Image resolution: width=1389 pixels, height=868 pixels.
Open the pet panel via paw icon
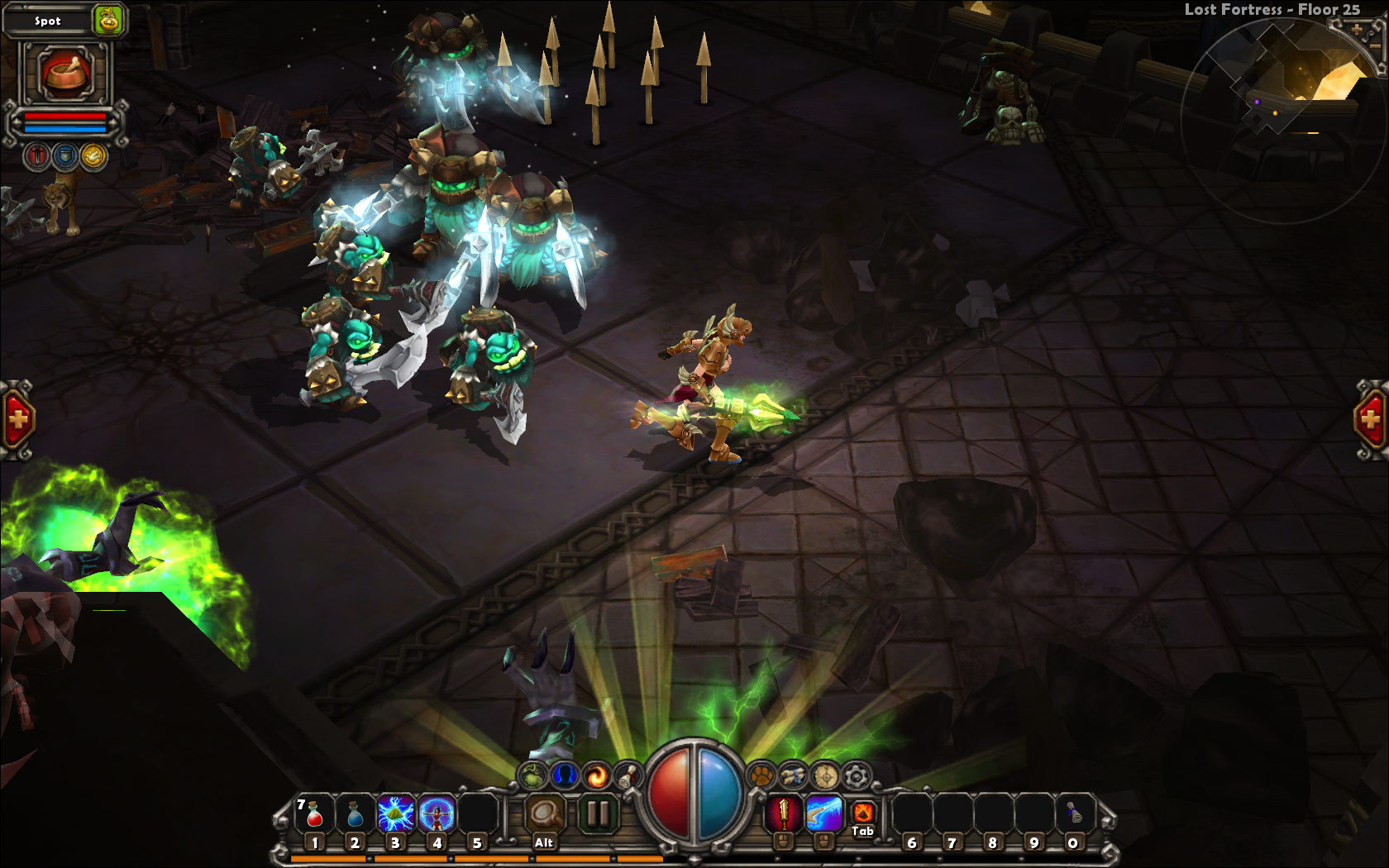click(761, 775)
